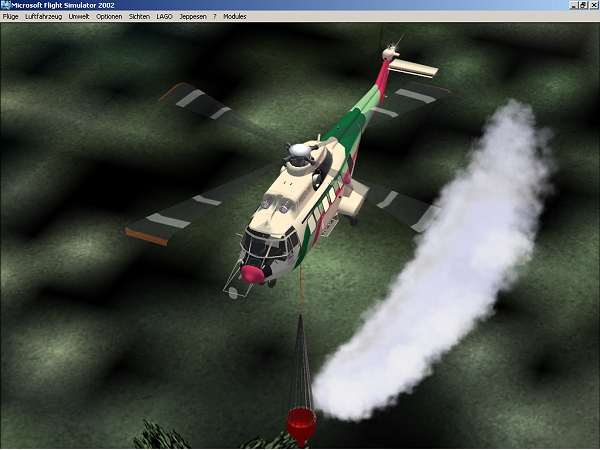
Task: Open the Modules menu
Action: point(234,17)
